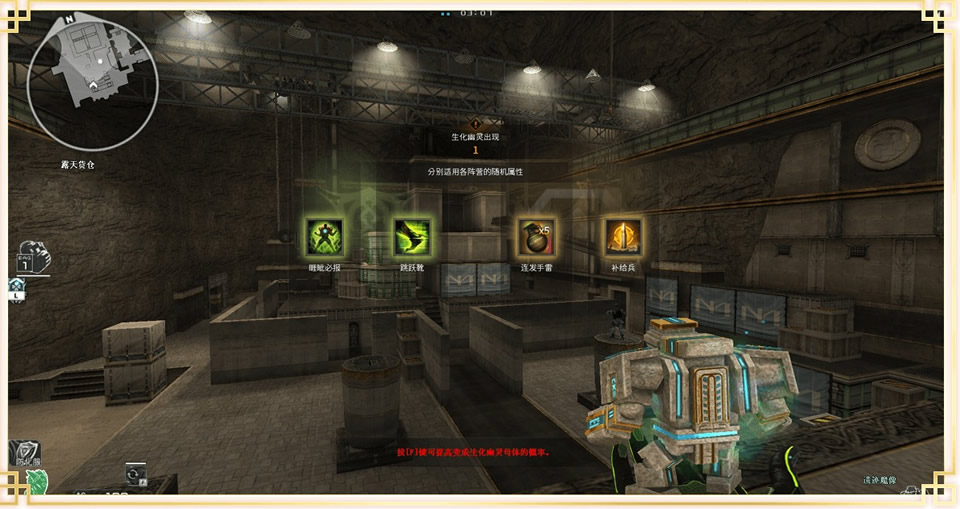
Task: Click the 防化服 protective suit icon
Action: pos(22,455)
